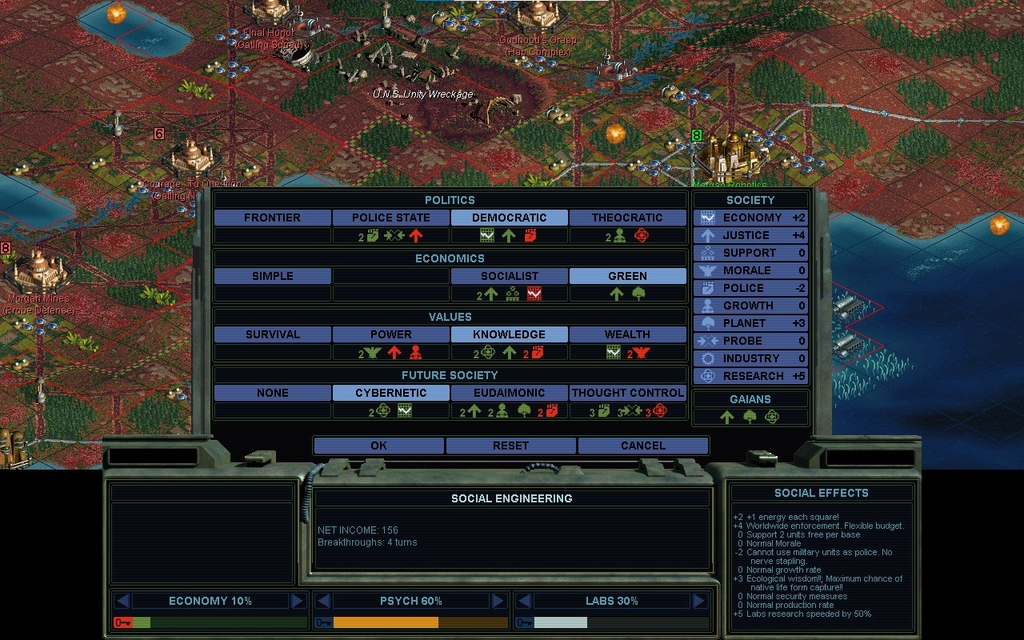1024x640 pixels.
Task: Cancel the social engineering changes
Action: point(642,445)
